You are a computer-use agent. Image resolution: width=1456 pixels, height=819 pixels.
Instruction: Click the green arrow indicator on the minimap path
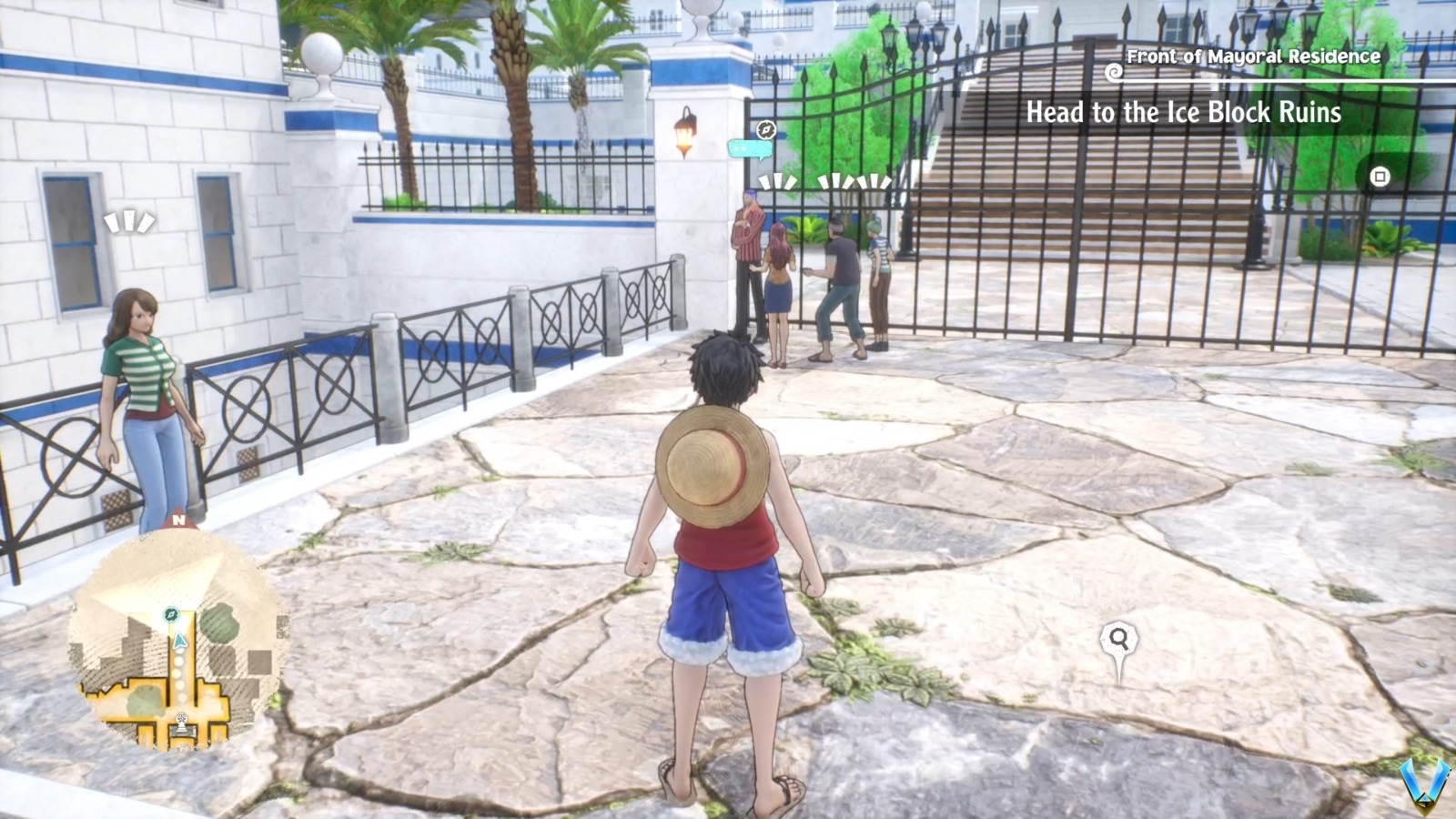click(179, 641)
